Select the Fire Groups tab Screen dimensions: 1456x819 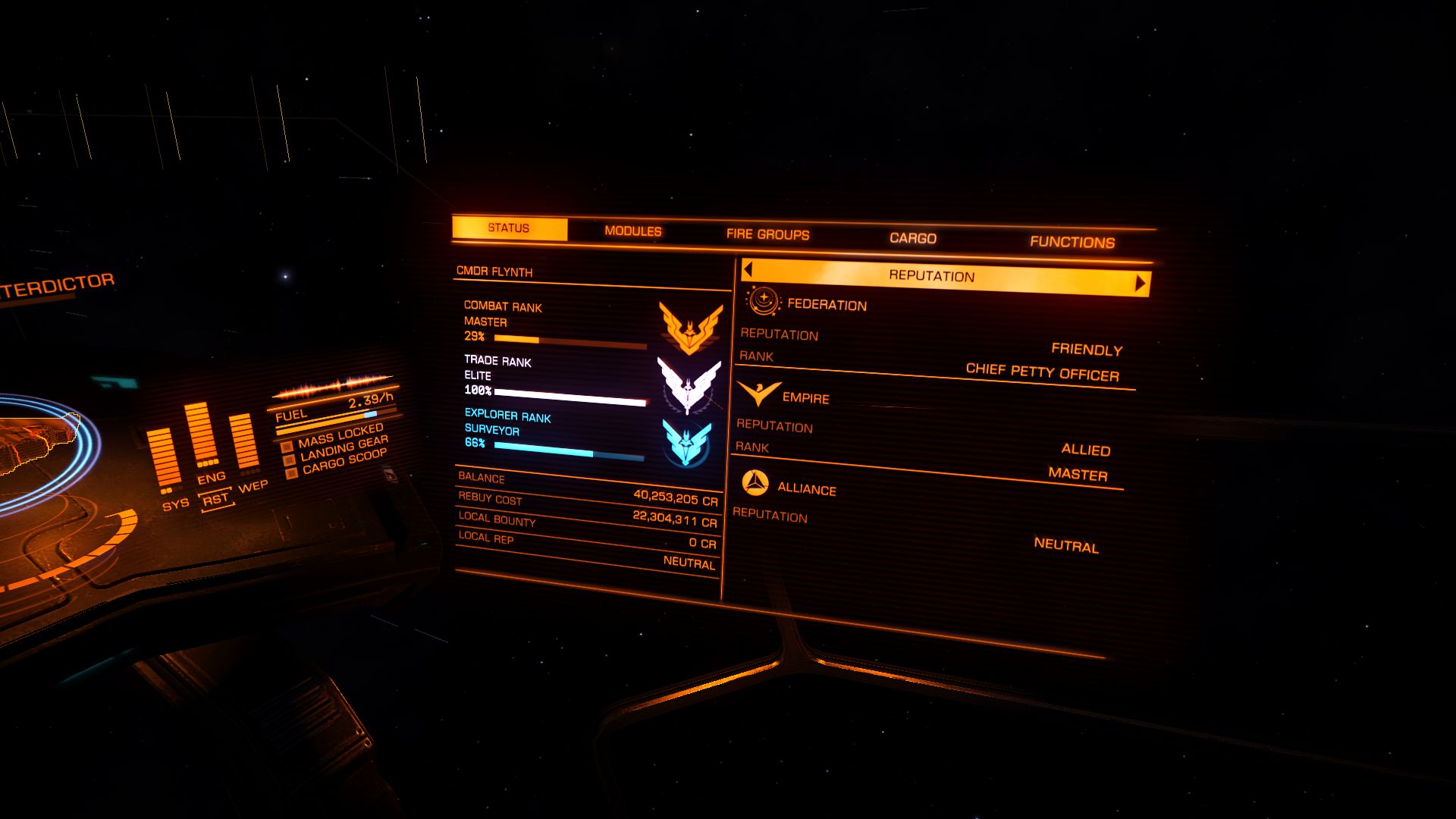767,234
